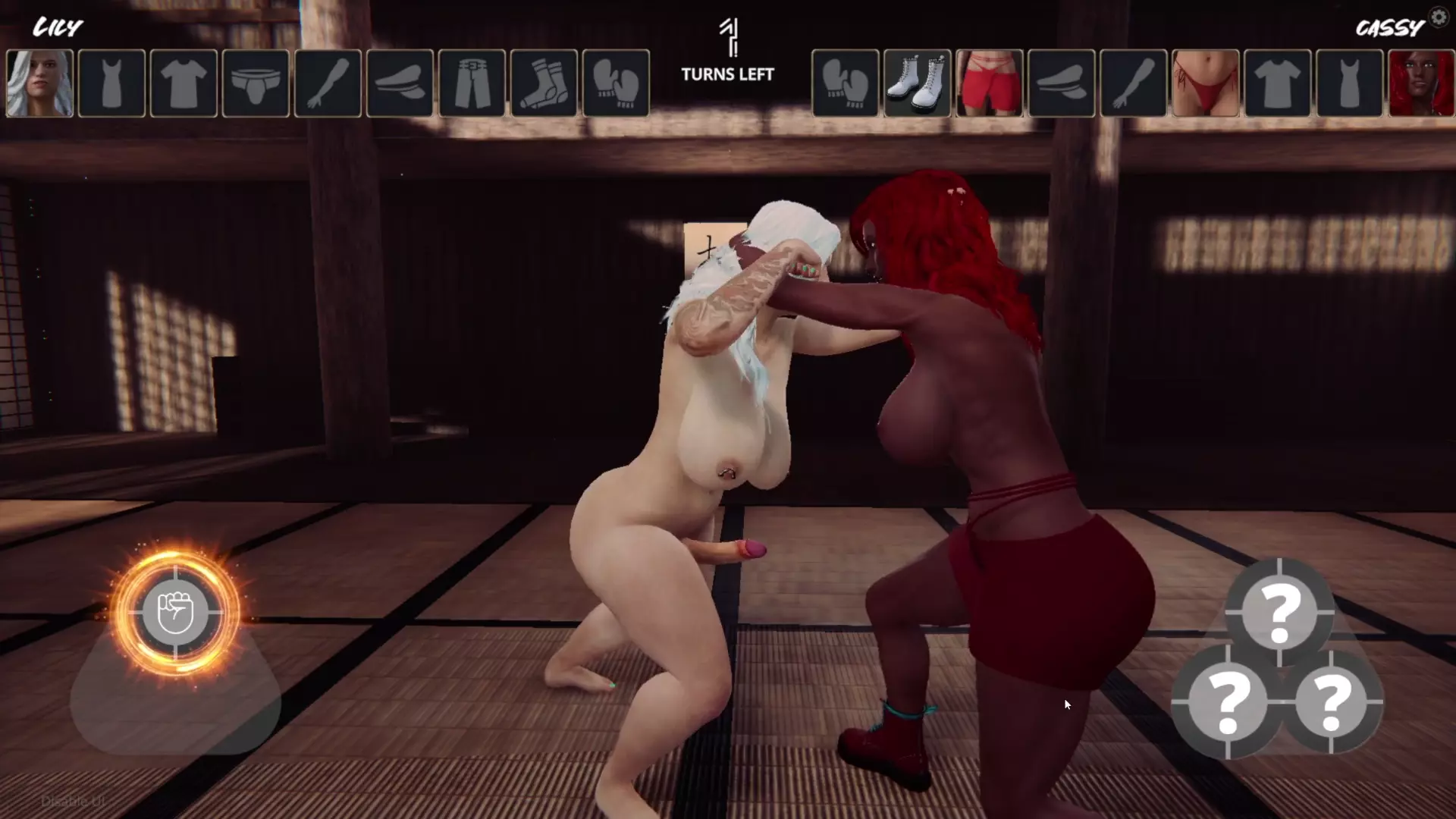This screenshot has width=1456, height=819.
Task: Toggle the Disable UI option
Action: point(72,802)
